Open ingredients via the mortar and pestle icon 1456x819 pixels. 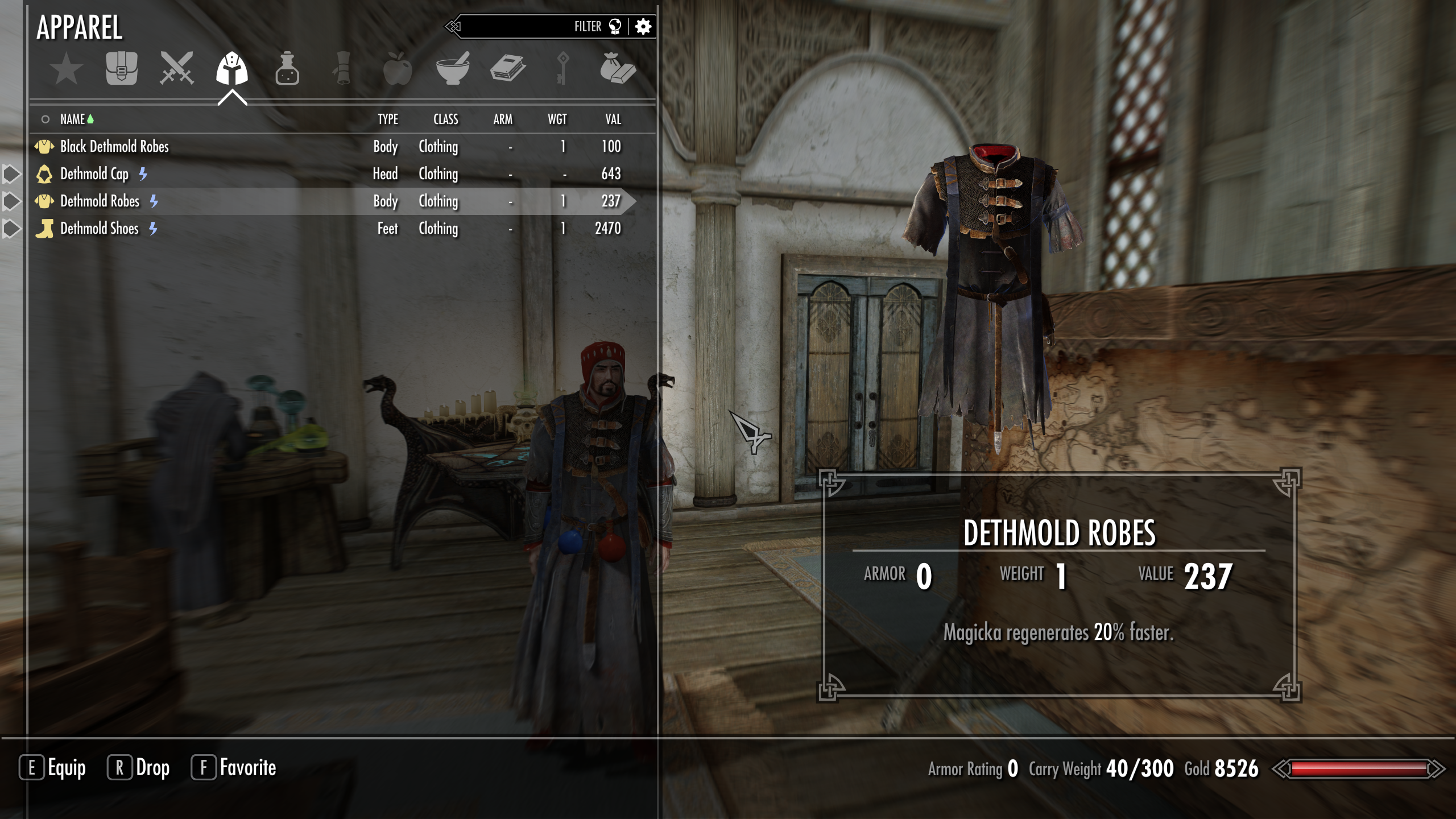[452, 69]
